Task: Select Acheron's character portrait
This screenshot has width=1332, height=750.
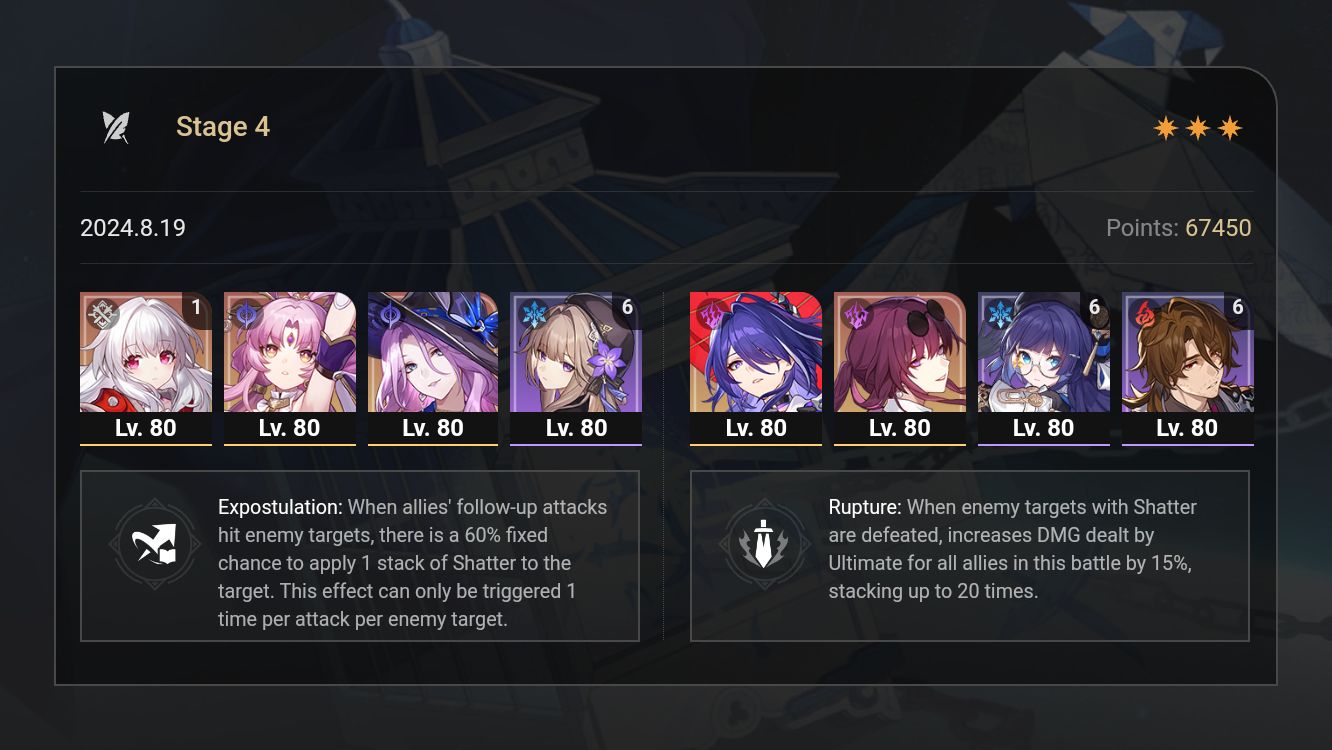Action: coord(756,352)
